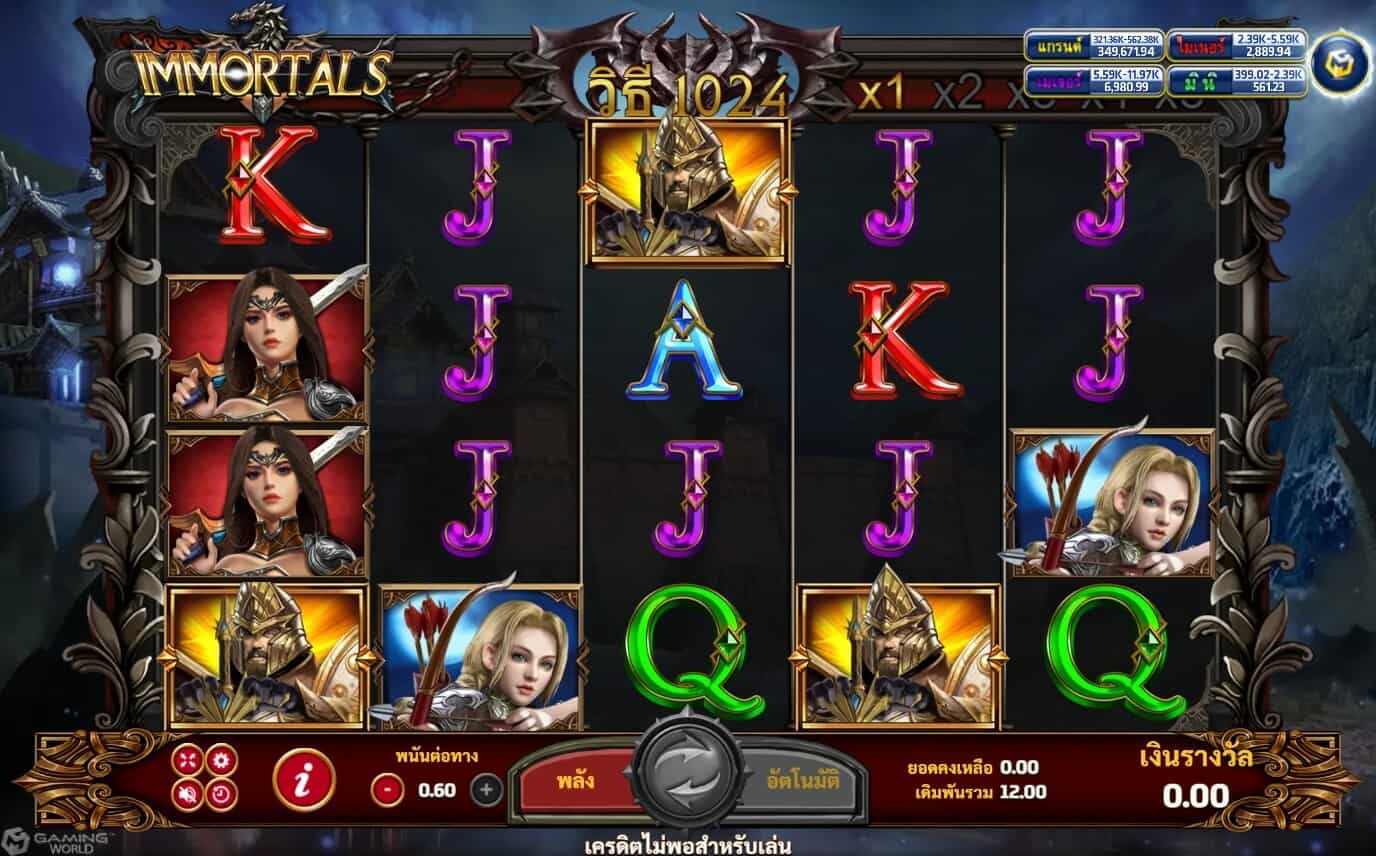Screen dimensions: 1376x856
Task: Open game history via the clock icon
Action: click(220, 795)
